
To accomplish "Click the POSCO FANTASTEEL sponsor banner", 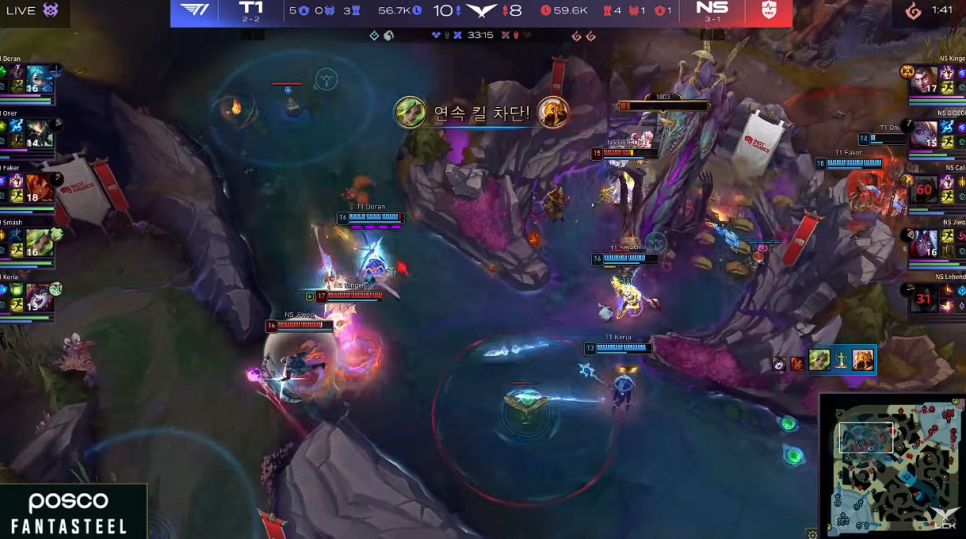I will click(68, 512).
